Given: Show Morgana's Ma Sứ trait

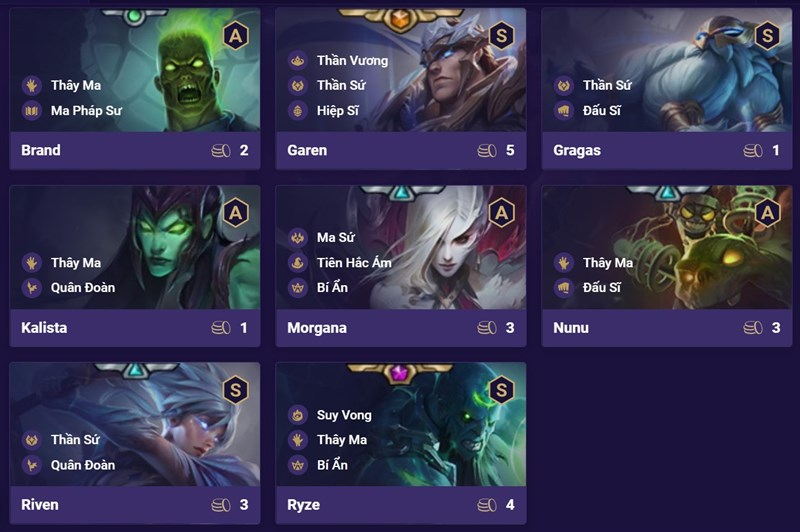Looking at the screenshot, I should (x=337, y=238).
